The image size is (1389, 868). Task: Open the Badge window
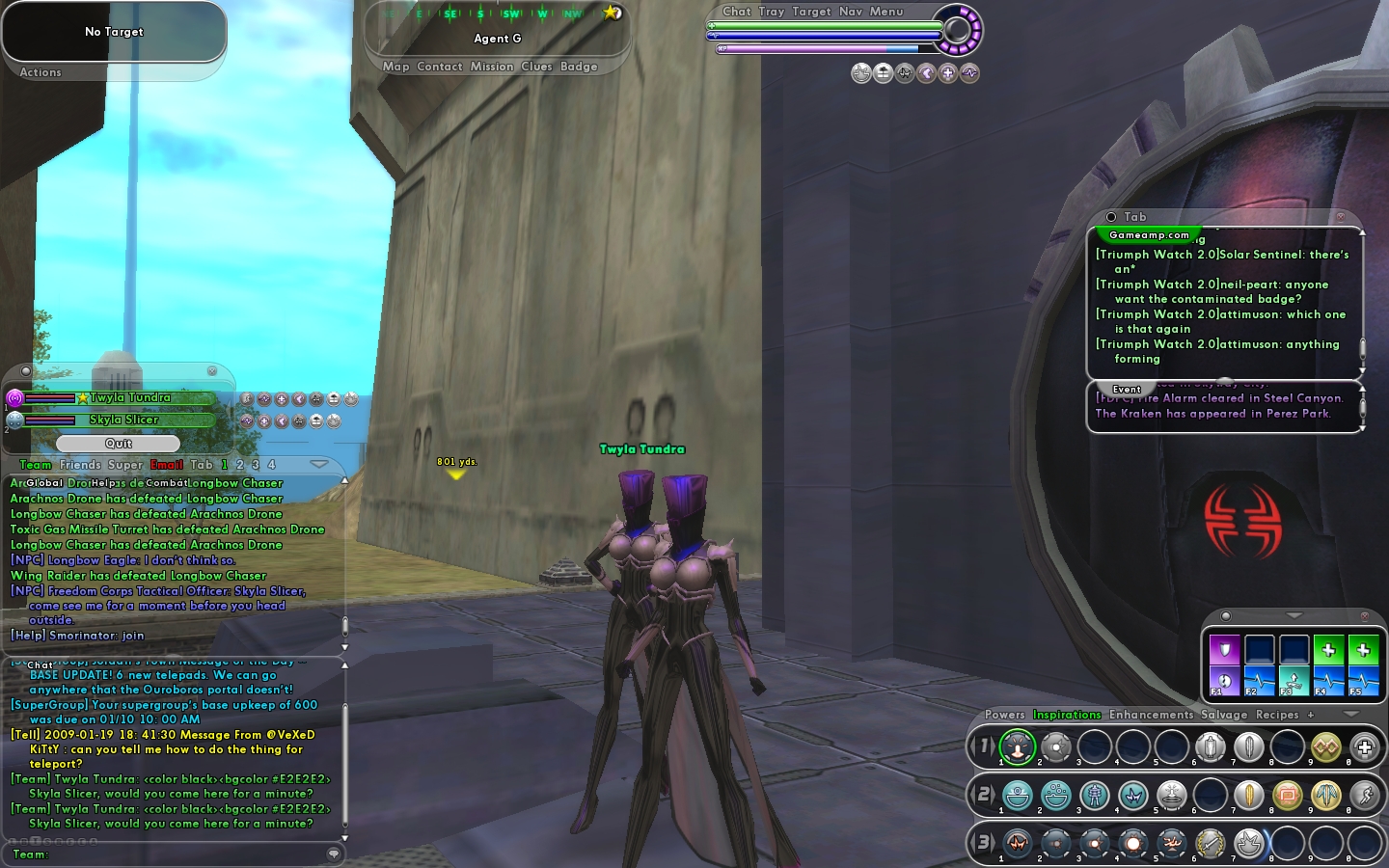[579, 67]
